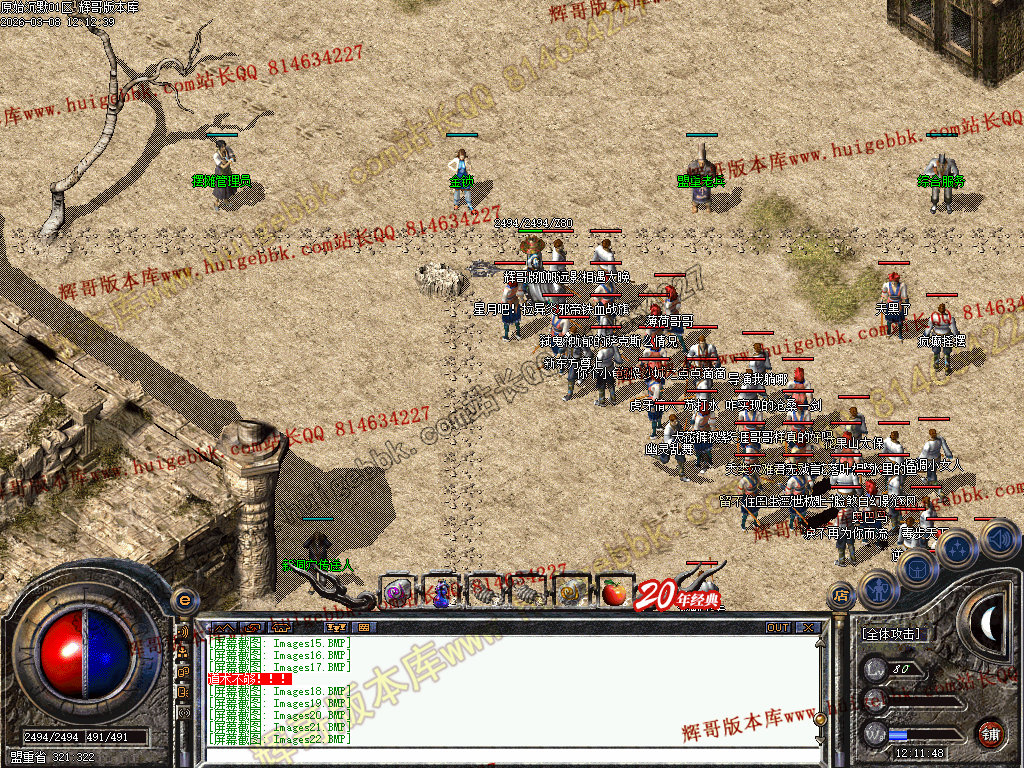Use the blue potion in belt slot
Screen dimensions: 1024x768
pos(440,592)
